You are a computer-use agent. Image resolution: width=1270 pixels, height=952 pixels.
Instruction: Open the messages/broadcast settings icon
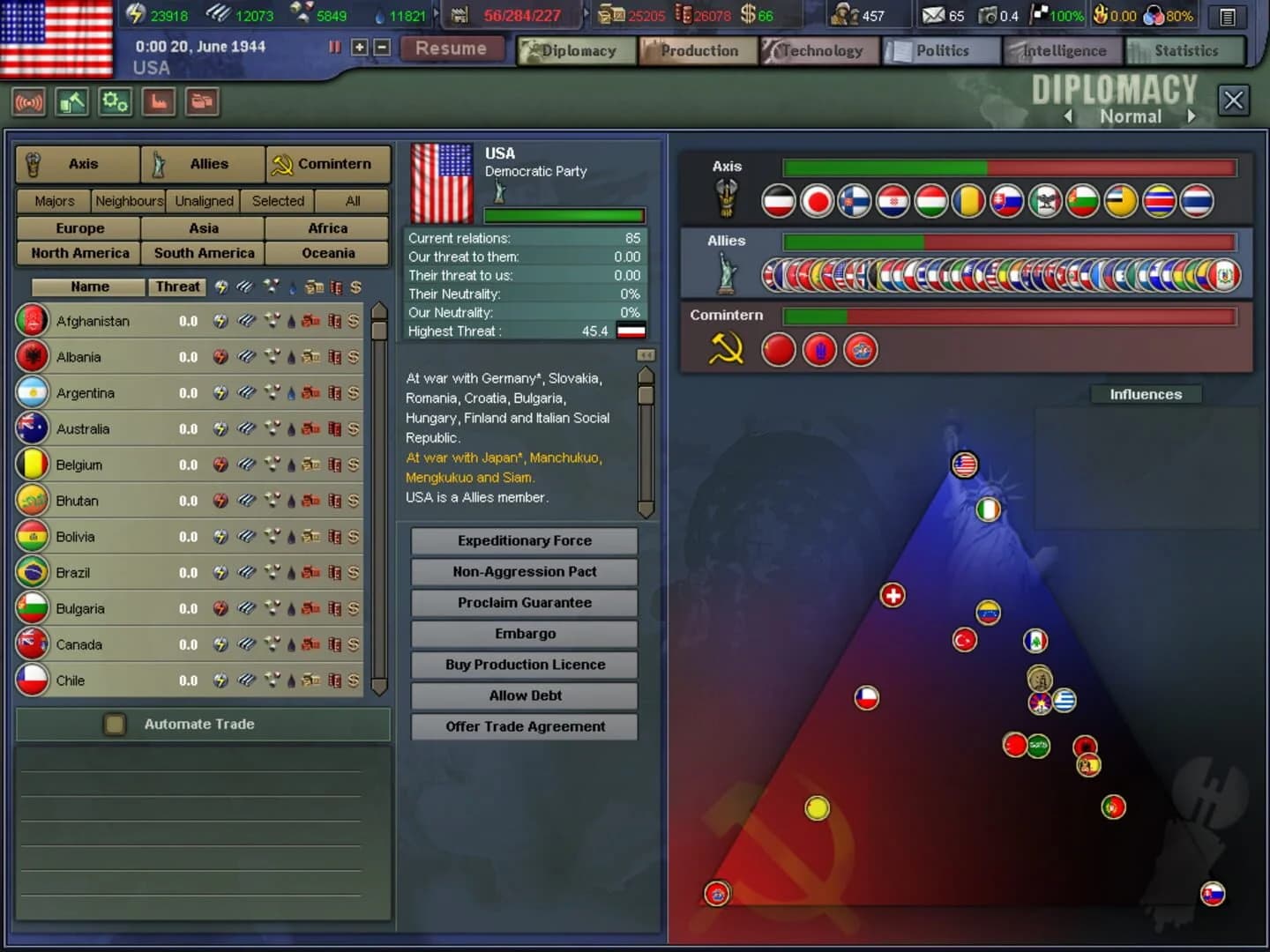coord(29,101)
